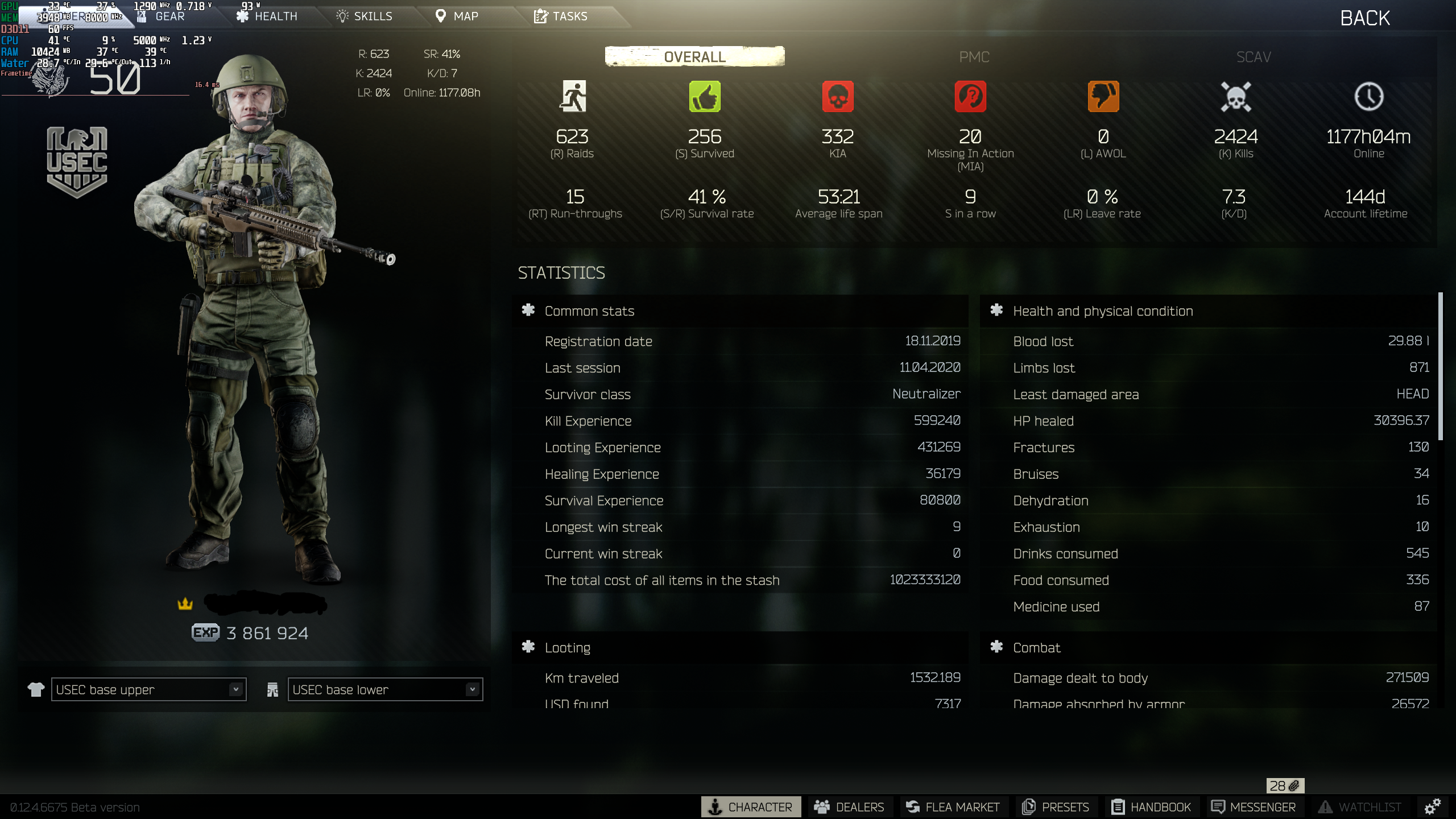Select the green Survived thumbs-up icon
Image resolution: width=1456 pixels, height=819 pixels.
(x=705, y=97)
